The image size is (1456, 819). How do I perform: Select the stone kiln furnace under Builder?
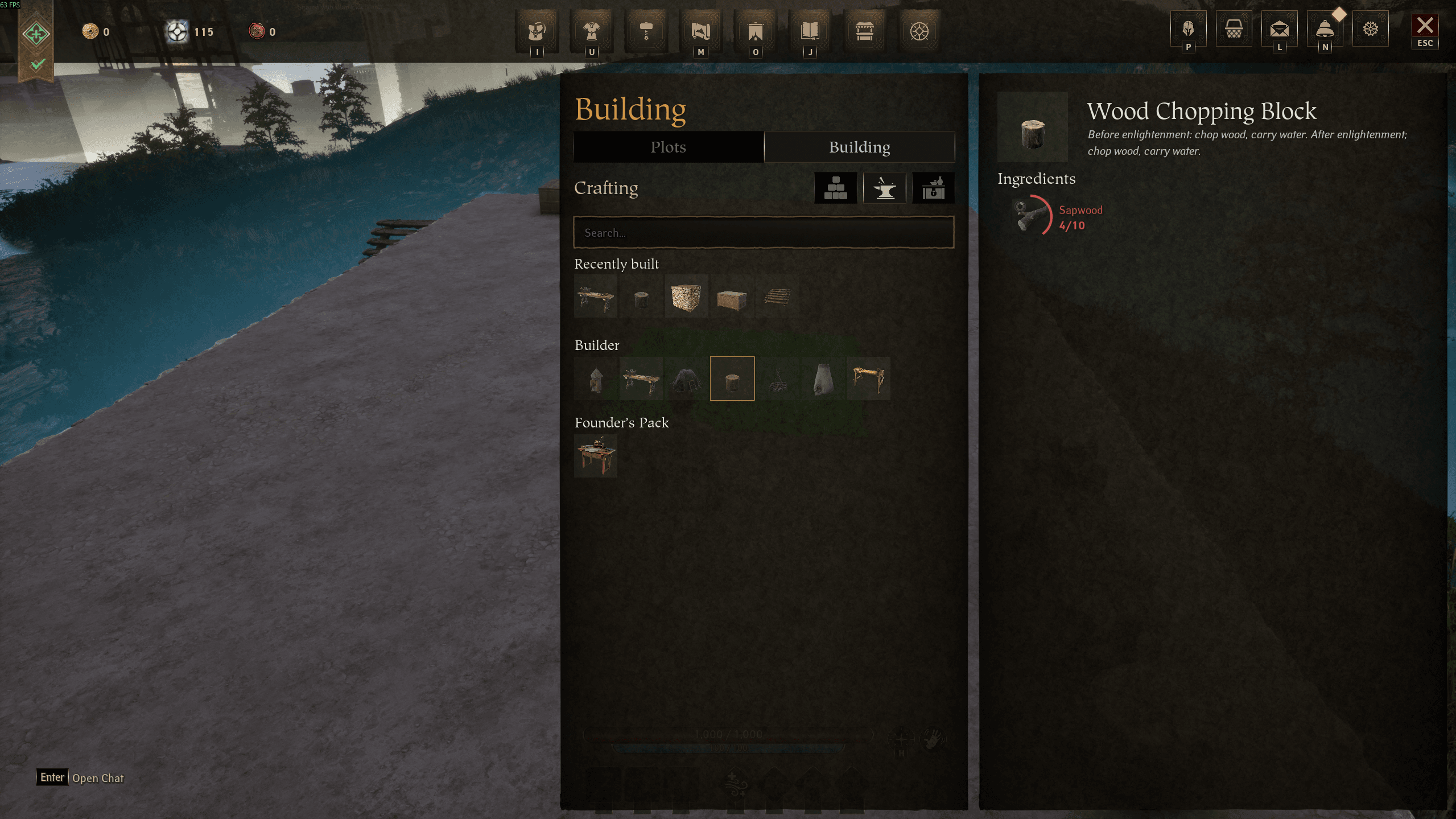pyautogui.click(x=823, y=379)
